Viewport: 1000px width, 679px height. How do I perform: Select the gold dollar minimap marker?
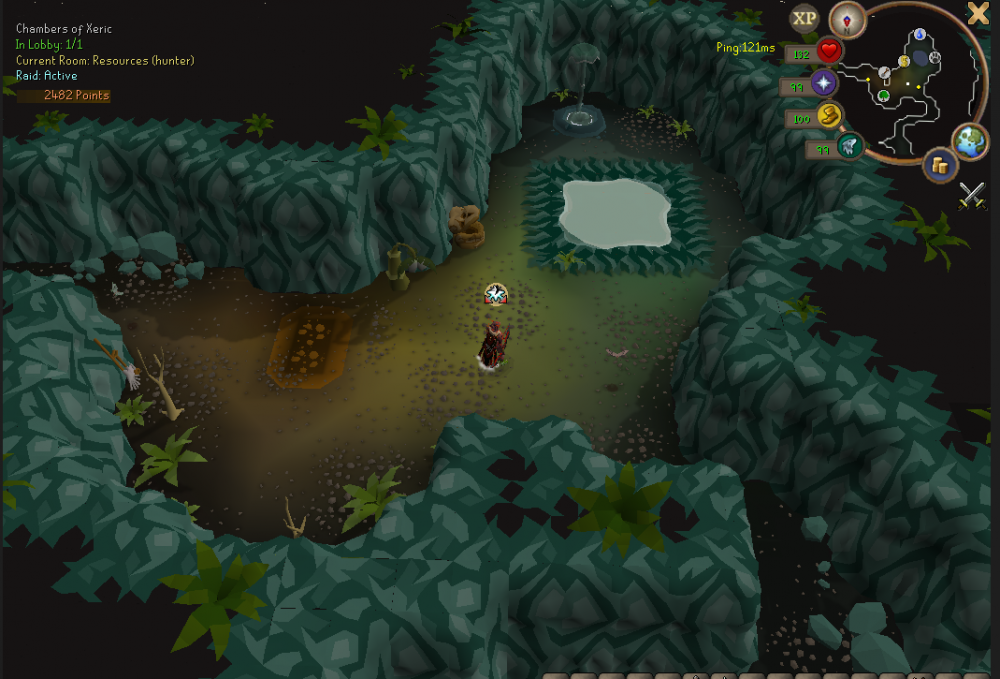click(904, 61)
